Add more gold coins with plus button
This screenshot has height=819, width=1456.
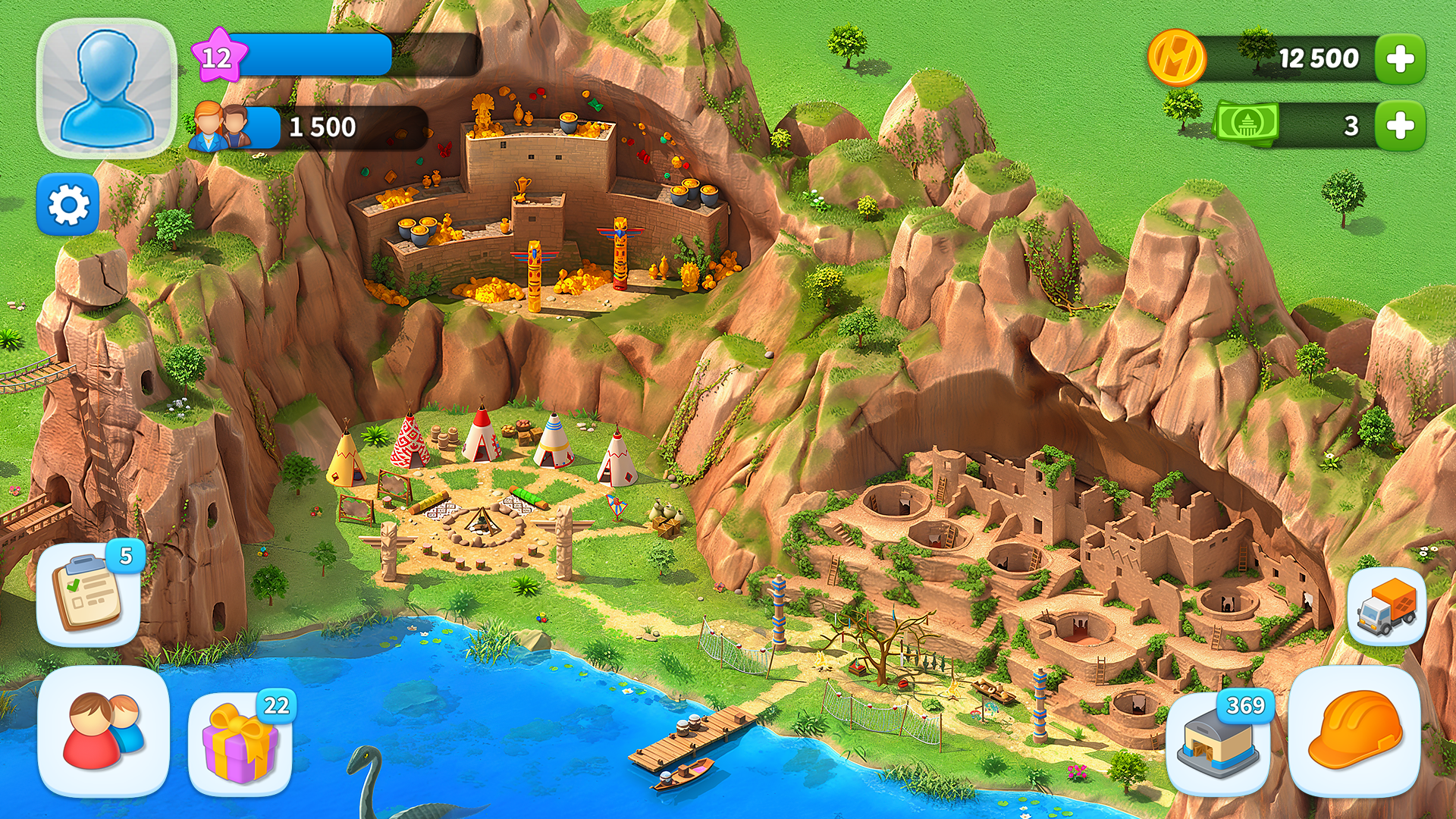point(1400,59)
